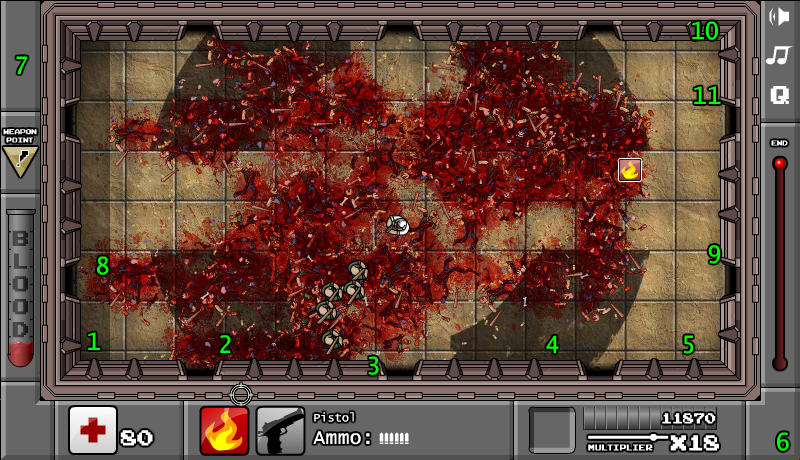Select the flame weapon slot

pyautogui.click(x=224, y=431)
